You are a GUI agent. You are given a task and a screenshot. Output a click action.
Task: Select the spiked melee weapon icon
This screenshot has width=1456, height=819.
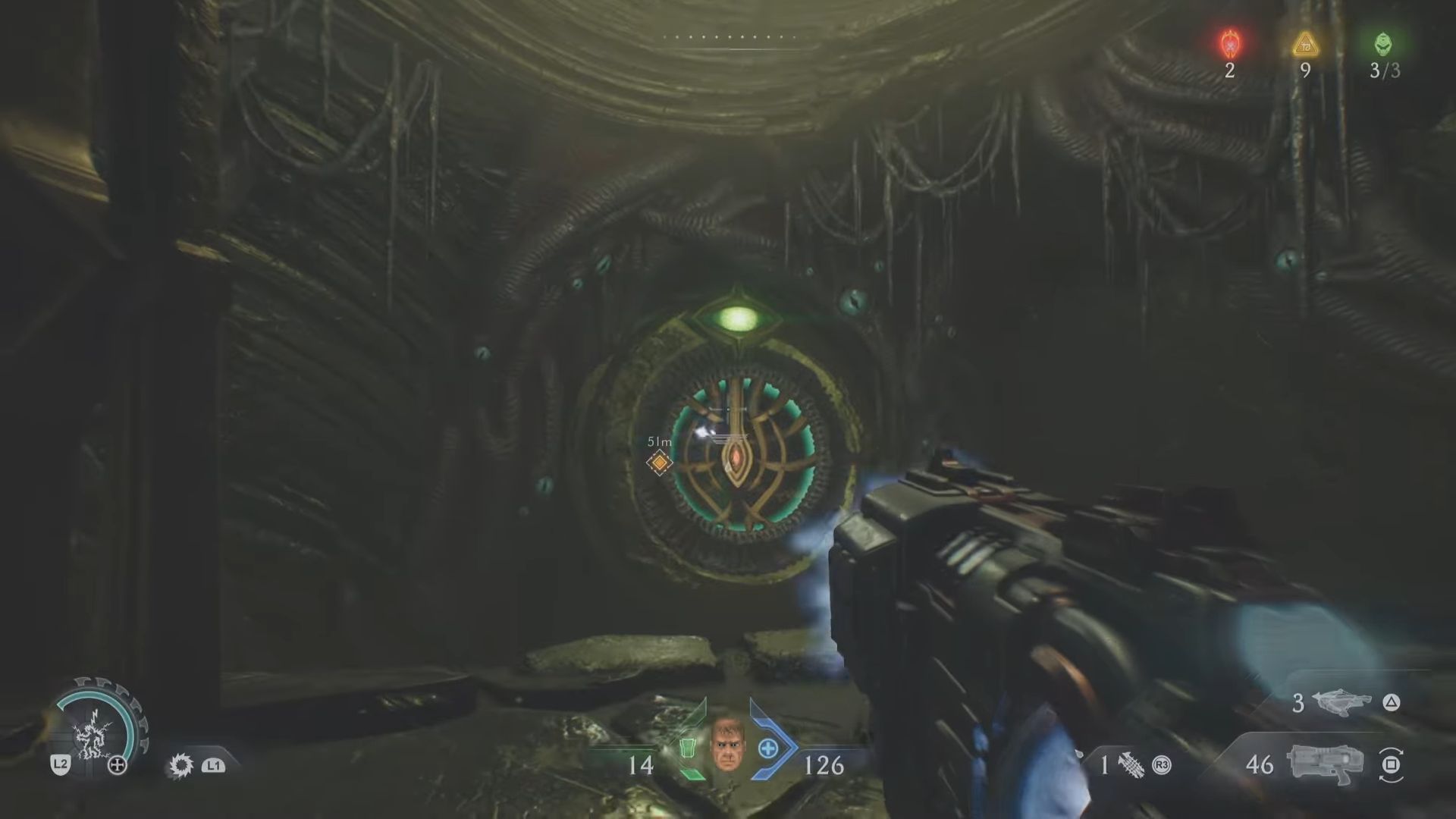tap(1131, 765)
